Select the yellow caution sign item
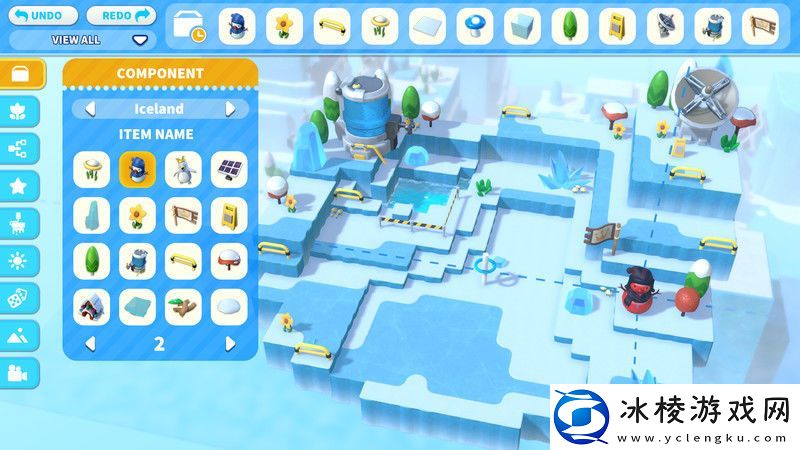This screenshot has width=800, height=450. 229,215
